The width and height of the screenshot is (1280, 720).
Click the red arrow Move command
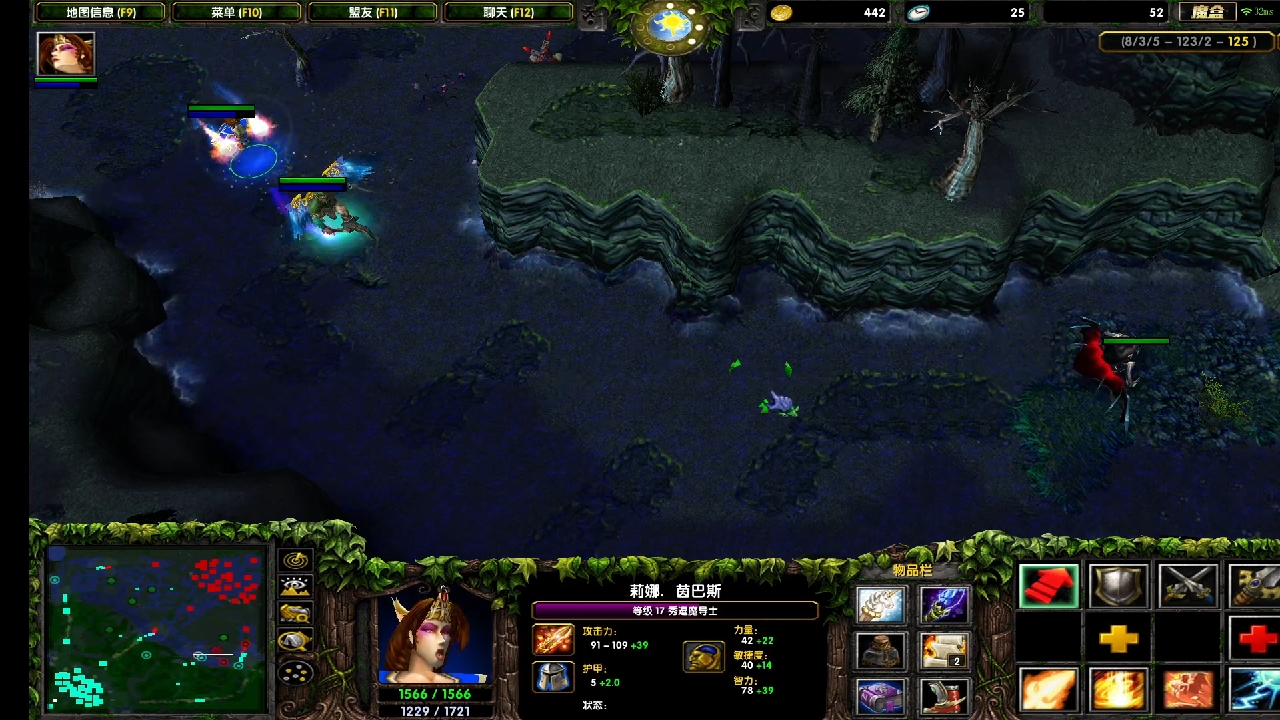1049,587
